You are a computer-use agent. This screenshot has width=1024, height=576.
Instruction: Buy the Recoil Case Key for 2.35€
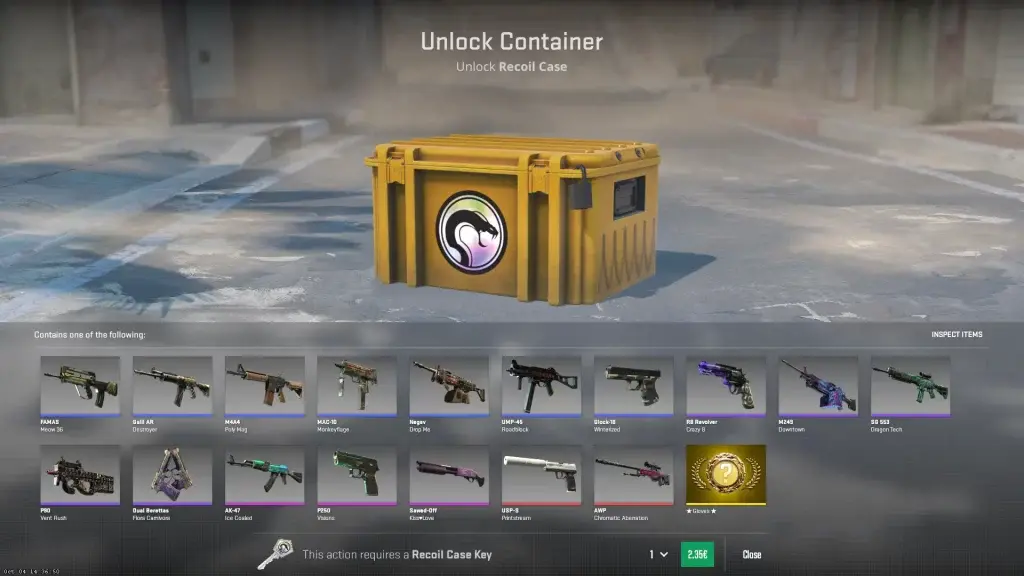[696, 554]
